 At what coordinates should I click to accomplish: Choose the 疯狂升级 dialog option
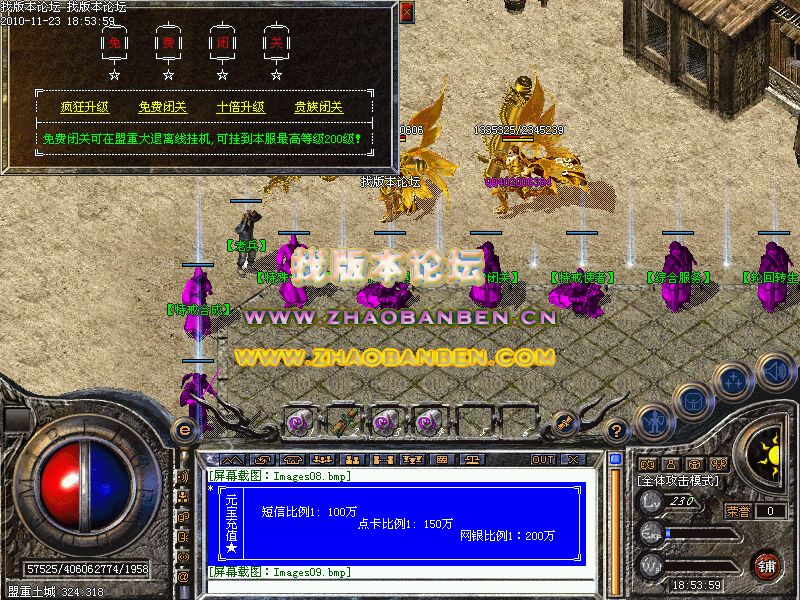click(x=85, y=107)
